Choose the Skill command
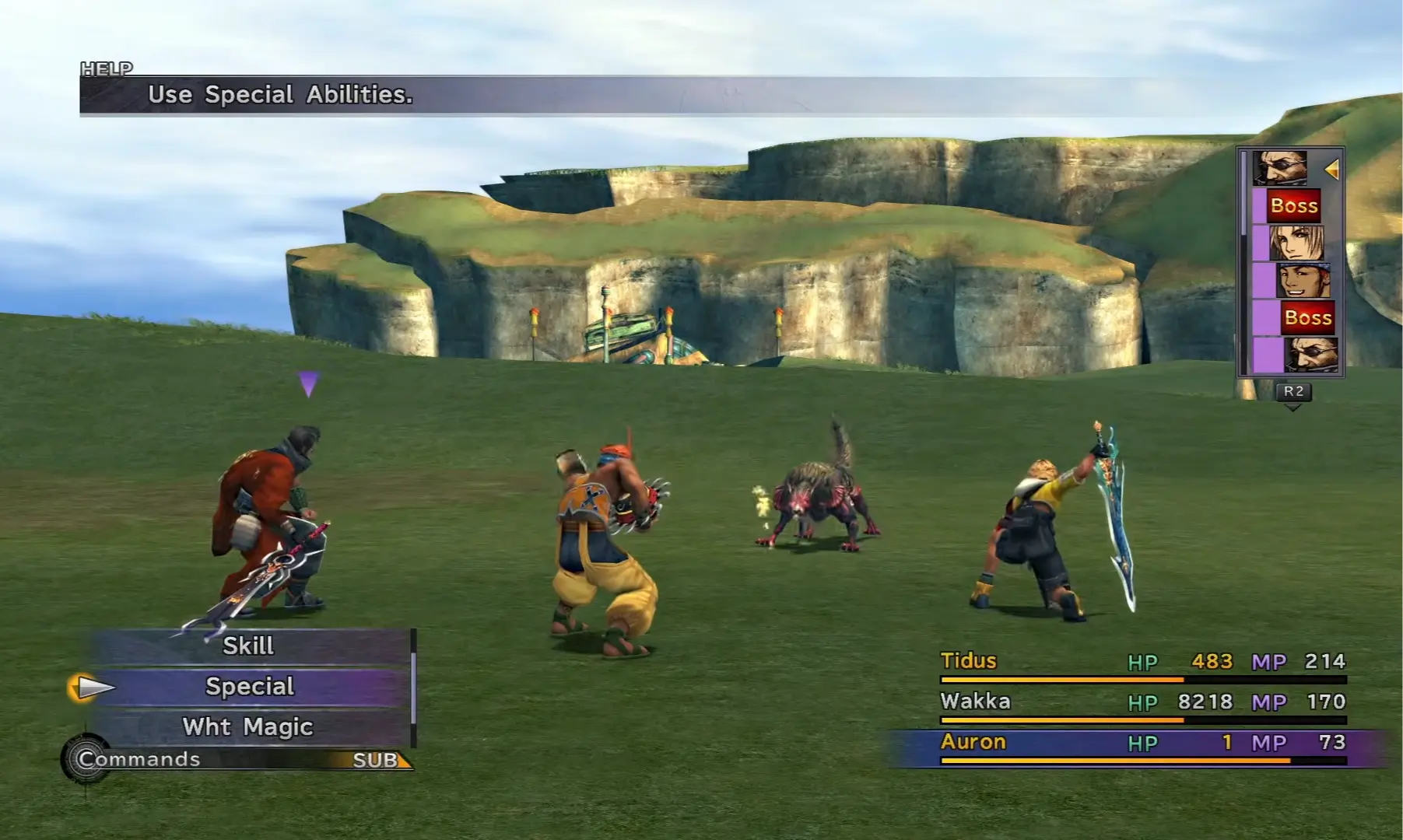Image resolution: width=1403 pixels, height=840 pixels. [x=247, y=646]
